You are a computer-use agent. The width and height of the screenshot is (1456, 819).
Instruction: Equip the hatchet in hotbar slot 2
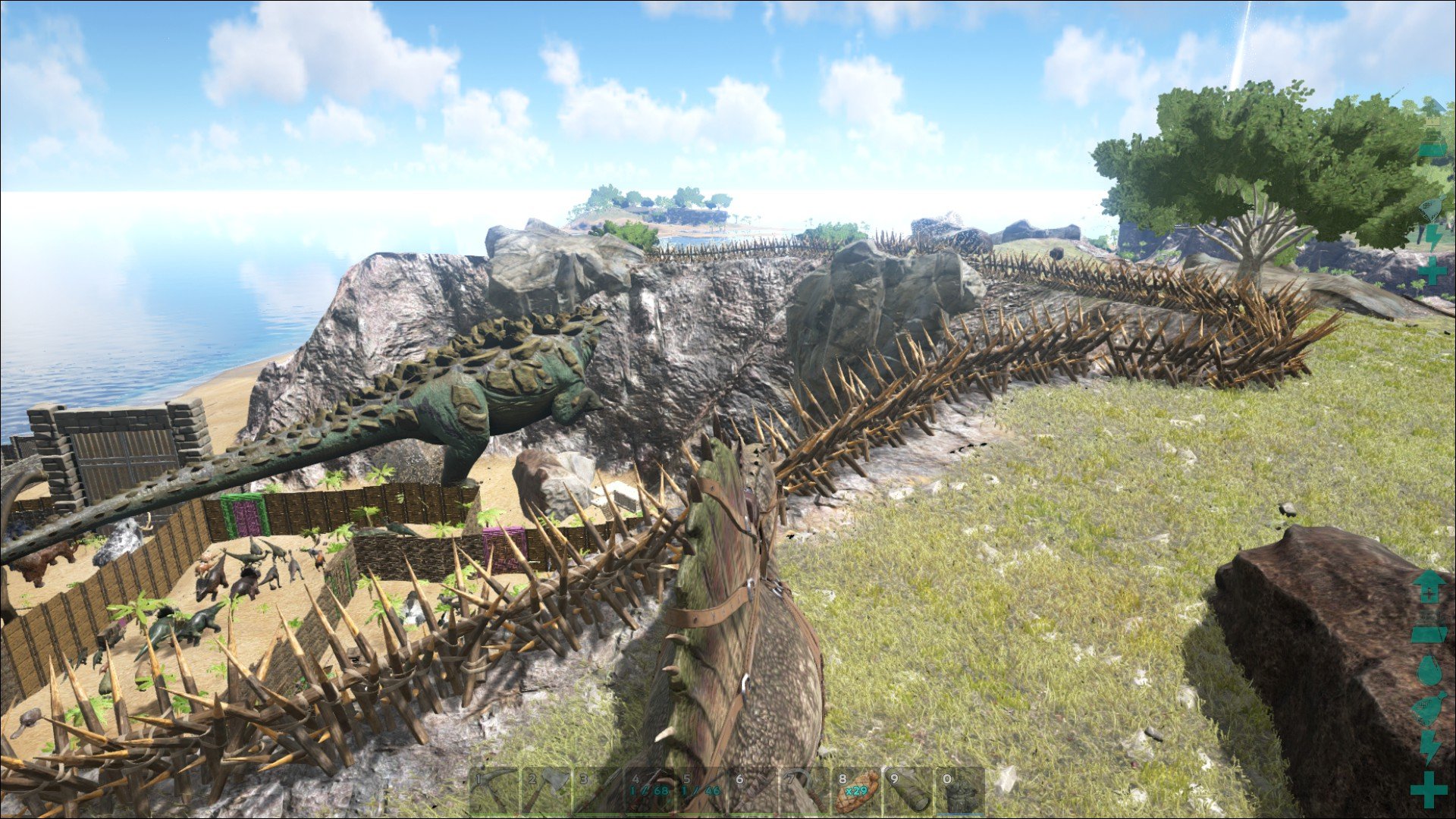coord(546,791)
